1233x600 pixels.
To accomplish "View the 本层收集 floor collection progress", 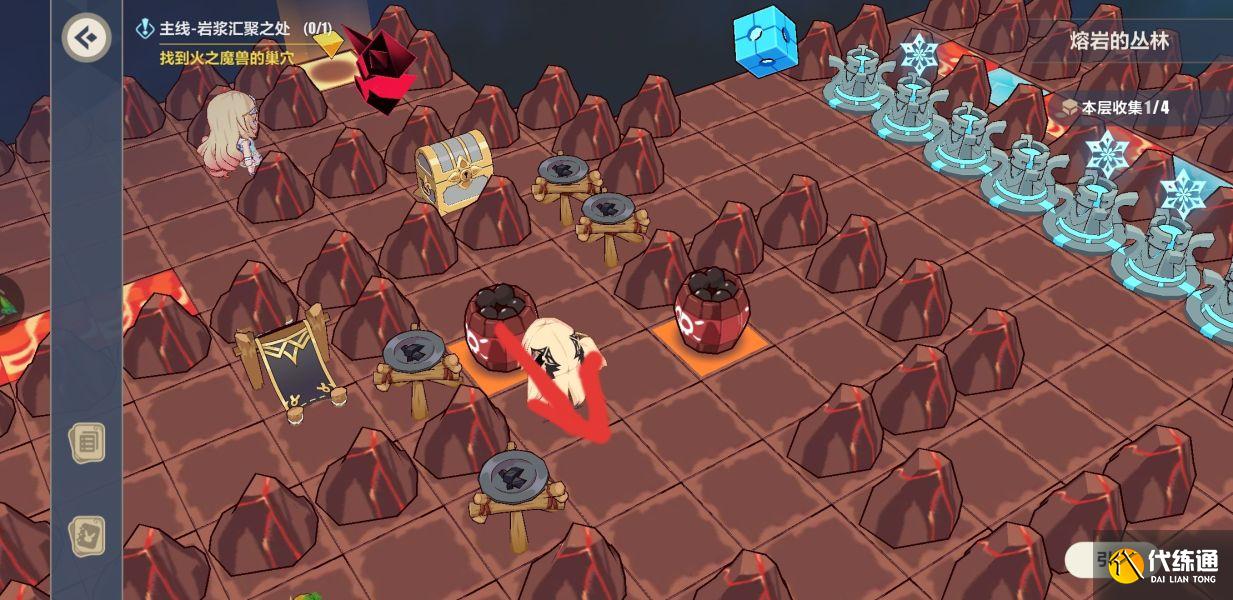I will pos(1115,107).
